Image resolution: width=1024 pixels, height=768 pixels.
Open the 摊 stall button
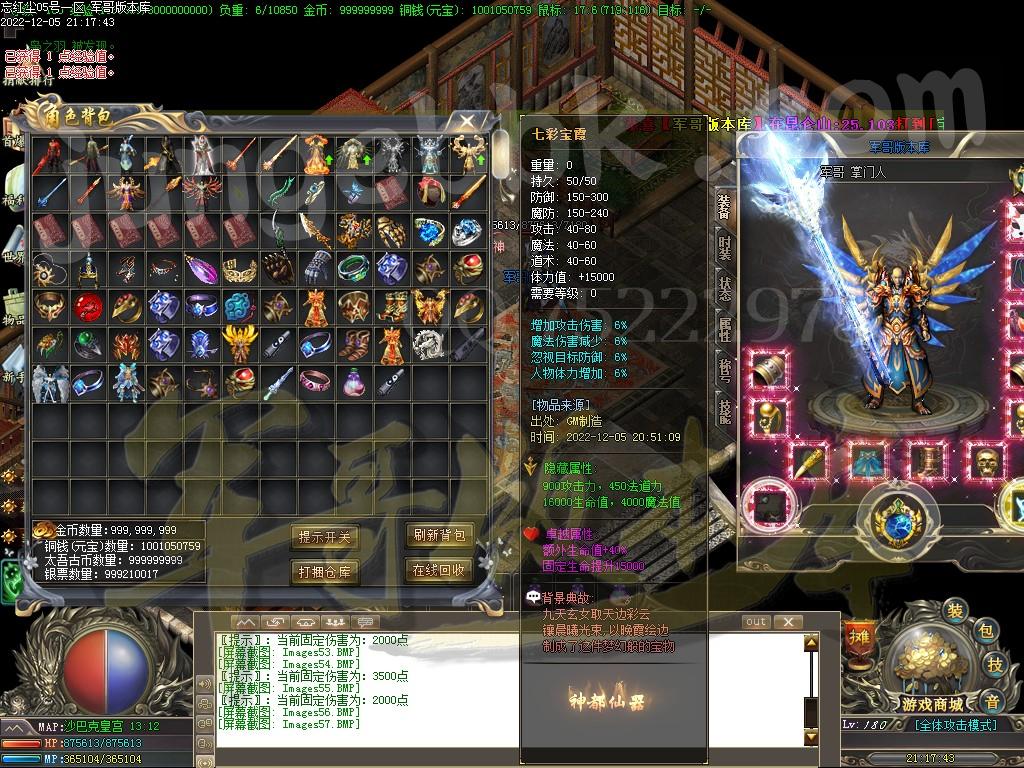coord(858,635)
